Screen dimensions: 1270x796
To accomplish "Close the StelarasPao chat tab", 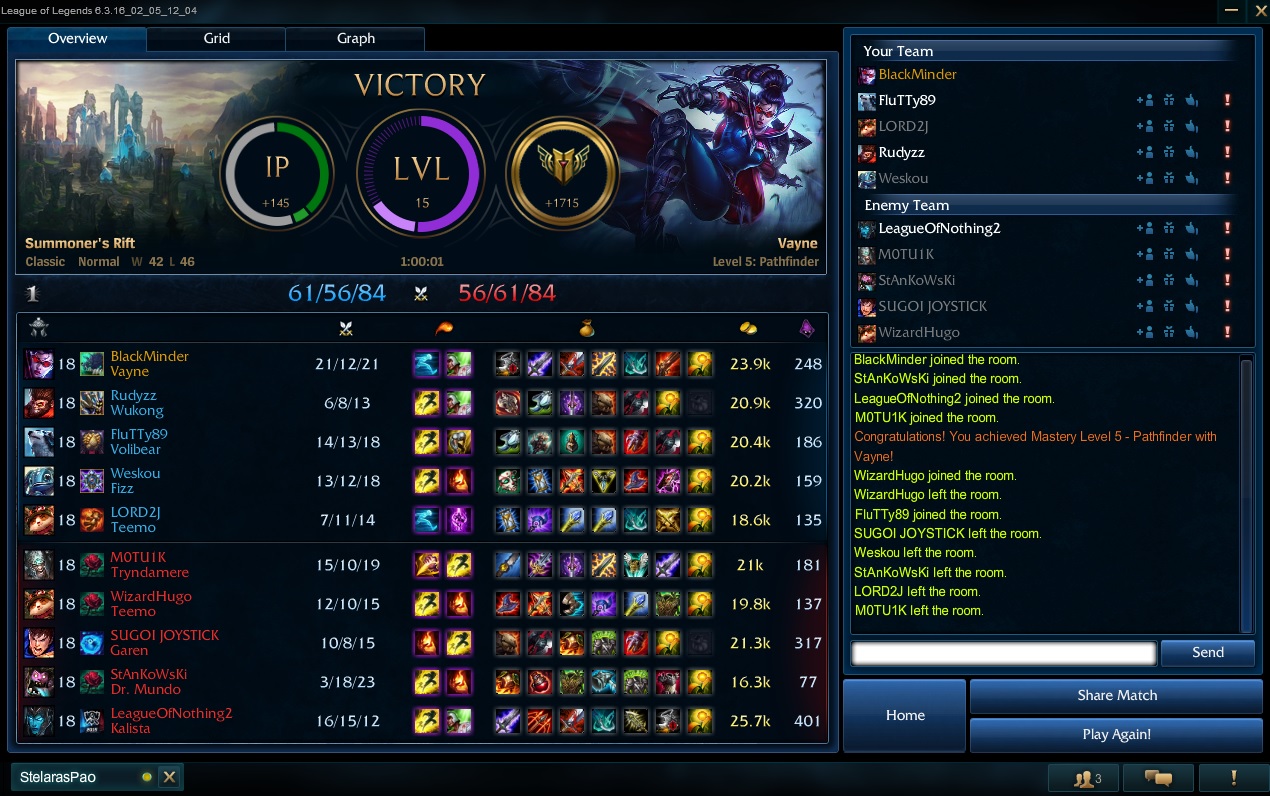I will 169,777.
